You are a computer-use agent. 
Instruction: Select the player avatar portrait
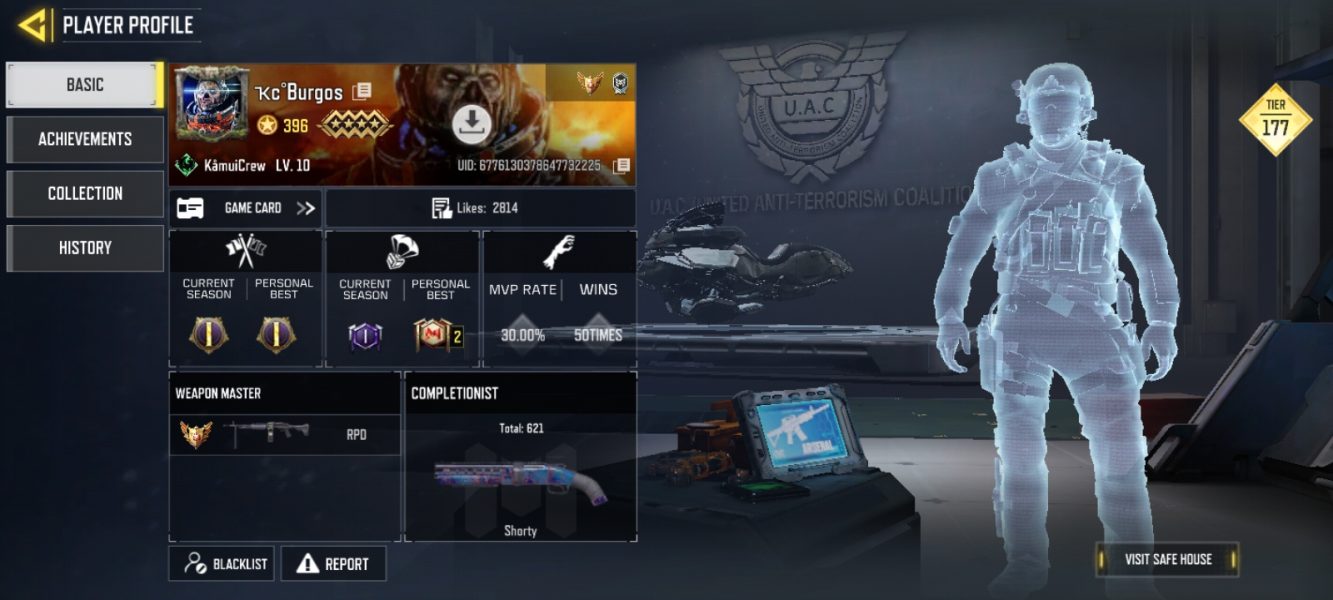click(212, 102)
